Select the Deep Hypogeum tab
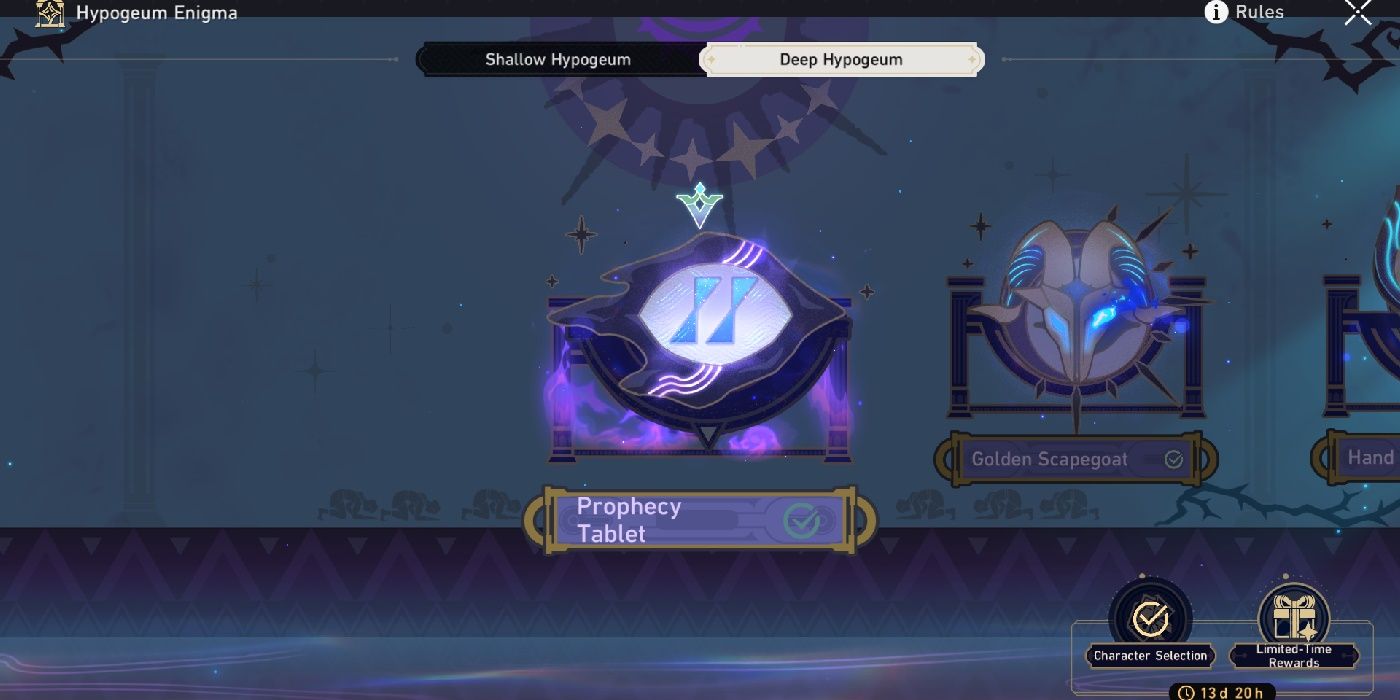Viewport: 1400px width, 700px height. pos(841,60)
